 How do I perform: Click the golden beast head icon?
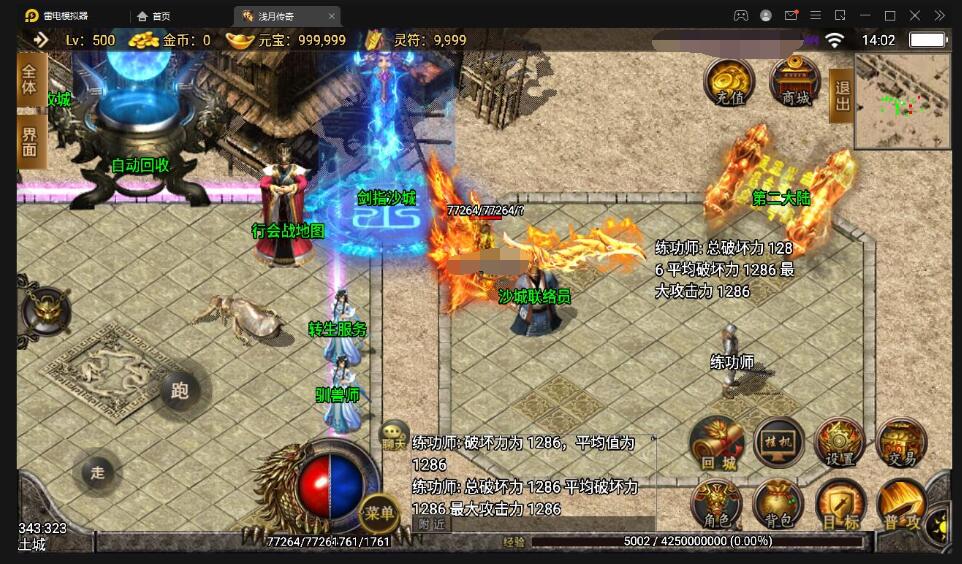(46, 311)
